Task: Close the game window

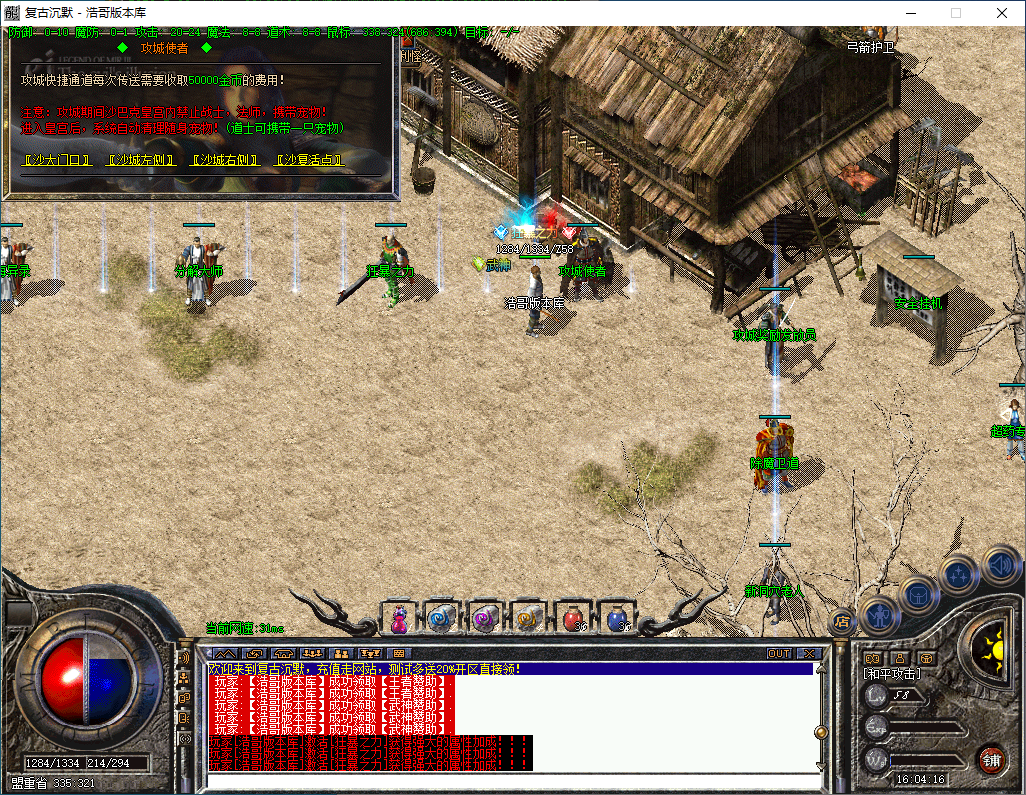Action: (1002, 13)
